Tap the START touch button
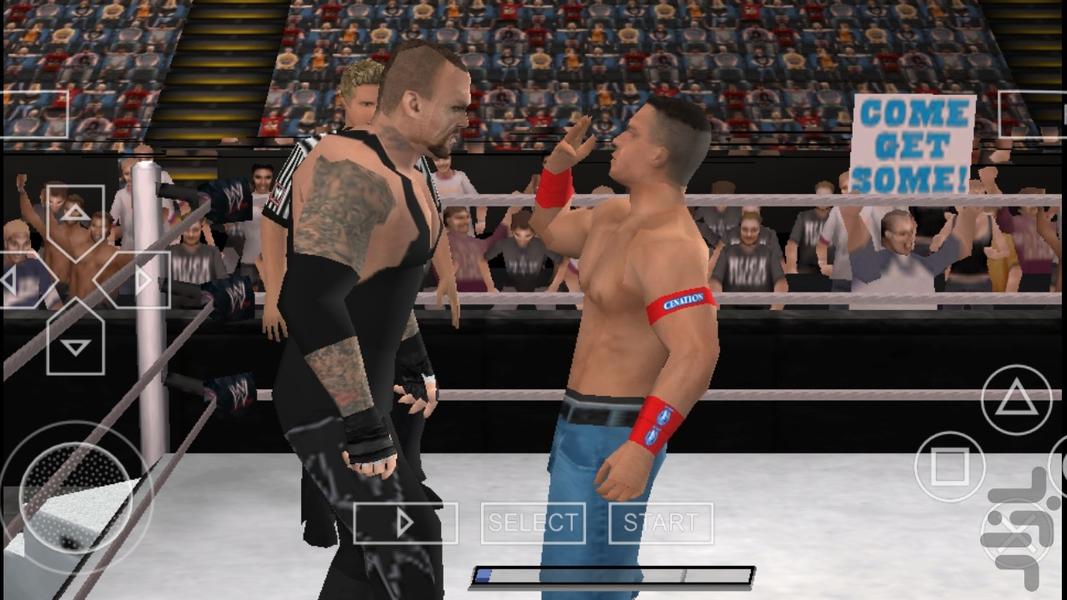Screen dimensions: 1067x600 point(661,523)
